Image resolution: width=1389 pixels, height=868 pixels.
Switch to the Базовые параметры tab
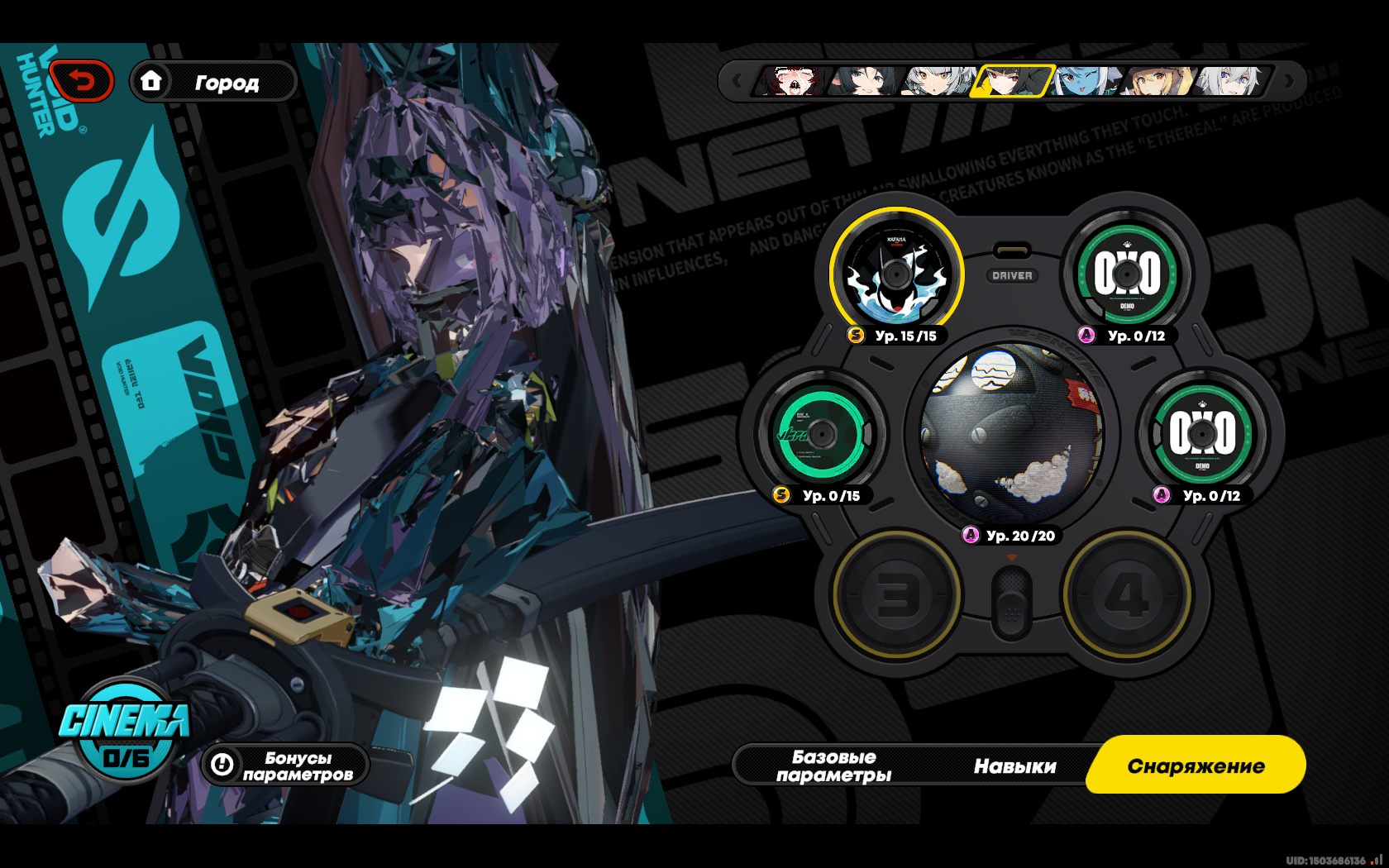(833, 765)
